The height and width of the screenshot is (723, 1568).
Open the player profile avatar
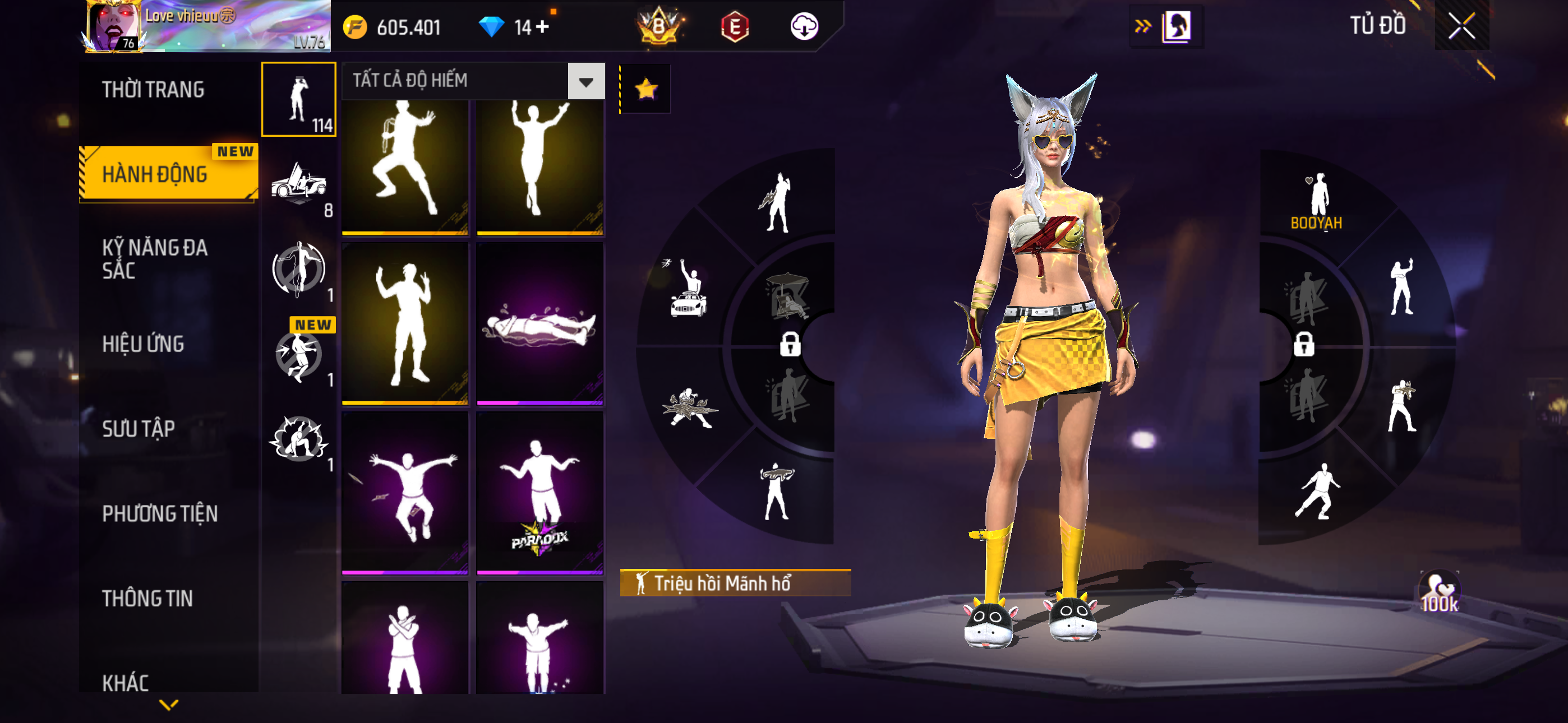pos(113,27)
